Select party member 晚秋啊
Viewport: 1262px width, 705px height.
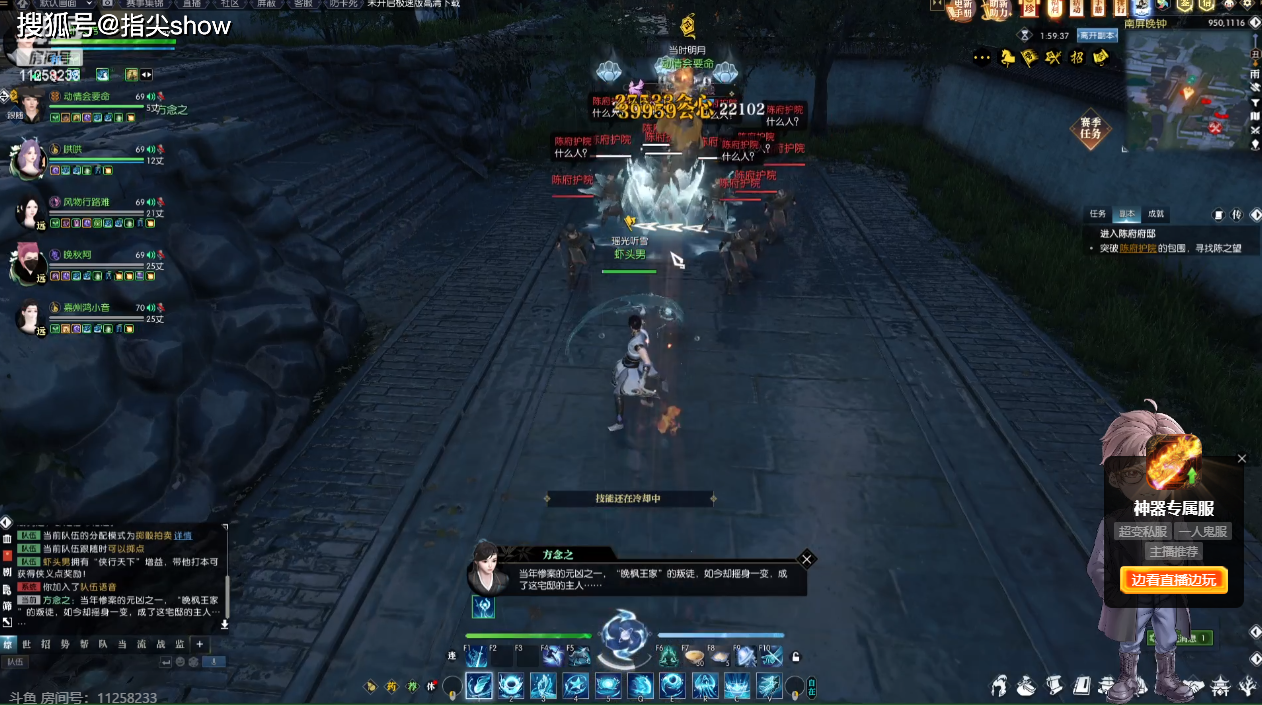pos(77,255)
